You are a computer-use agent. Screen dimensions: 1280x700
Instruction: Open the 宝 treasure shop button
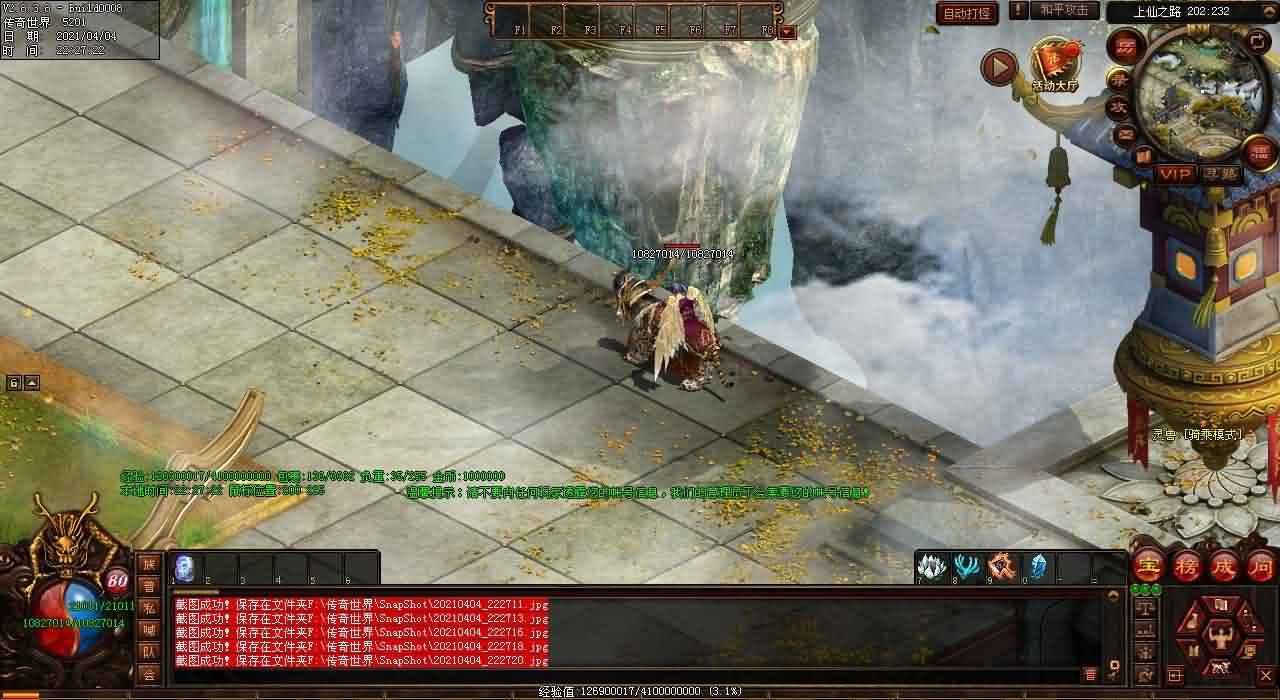click(1148, 565)
